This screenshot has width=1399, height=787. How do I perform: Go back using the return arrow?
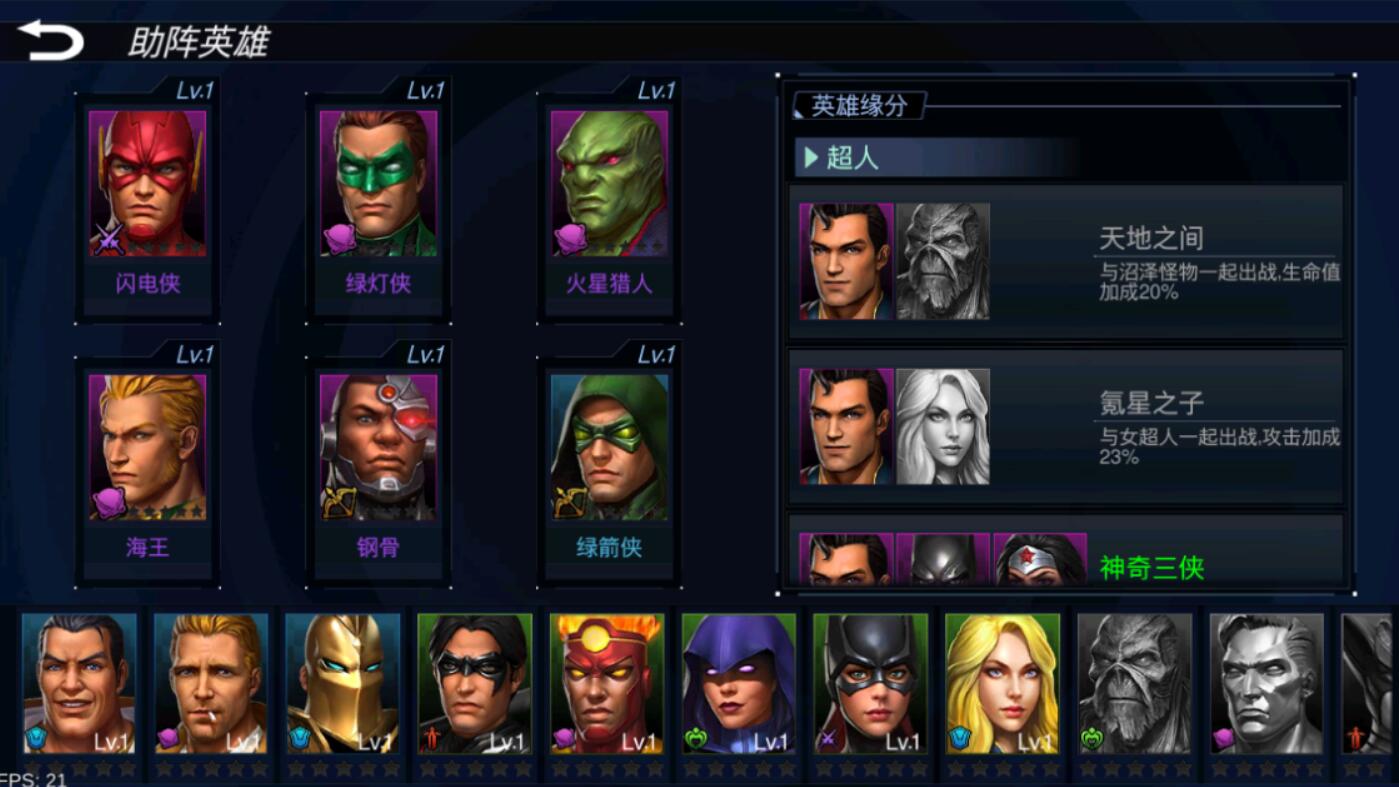[x=50, y=40]
